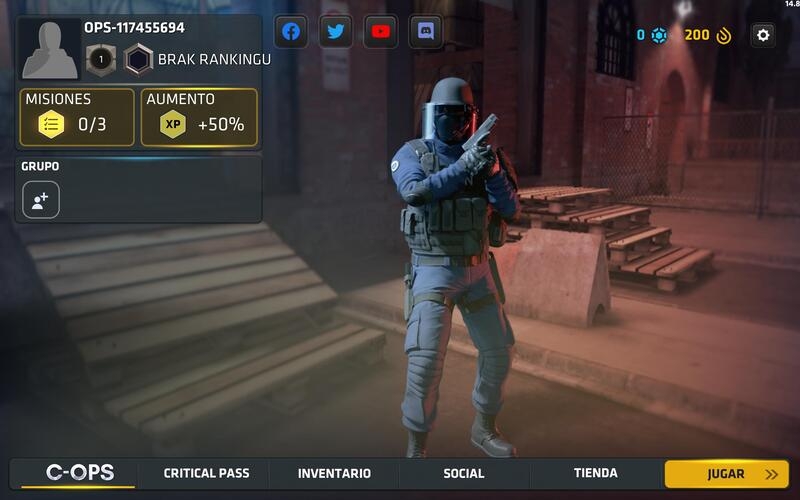View the Brak Rankingu rank badge
This screenshot has width=800, height=500.
(139, 59)
